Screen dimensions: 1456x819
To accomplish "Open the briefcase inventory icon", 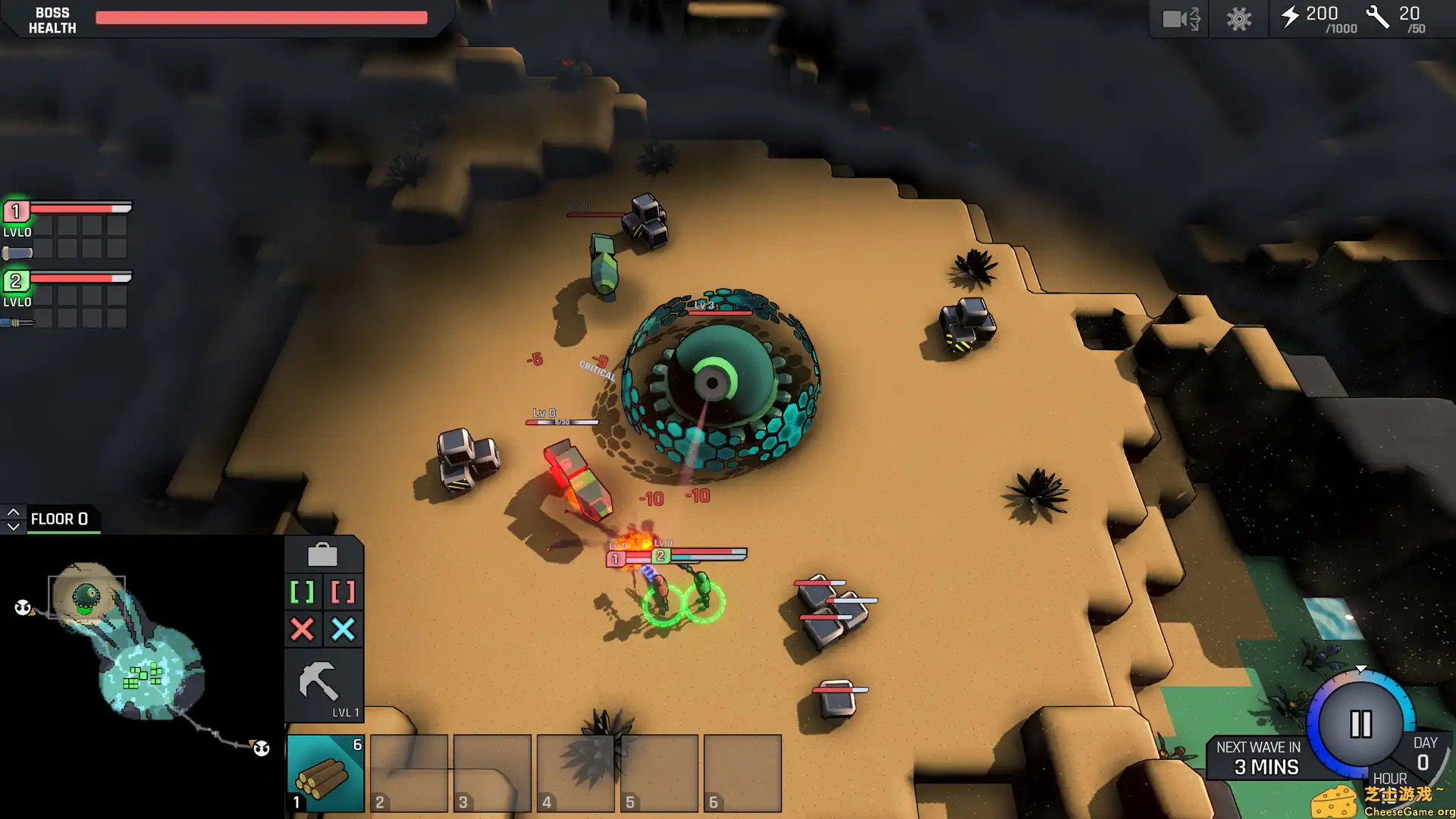I will pos(324,554).
